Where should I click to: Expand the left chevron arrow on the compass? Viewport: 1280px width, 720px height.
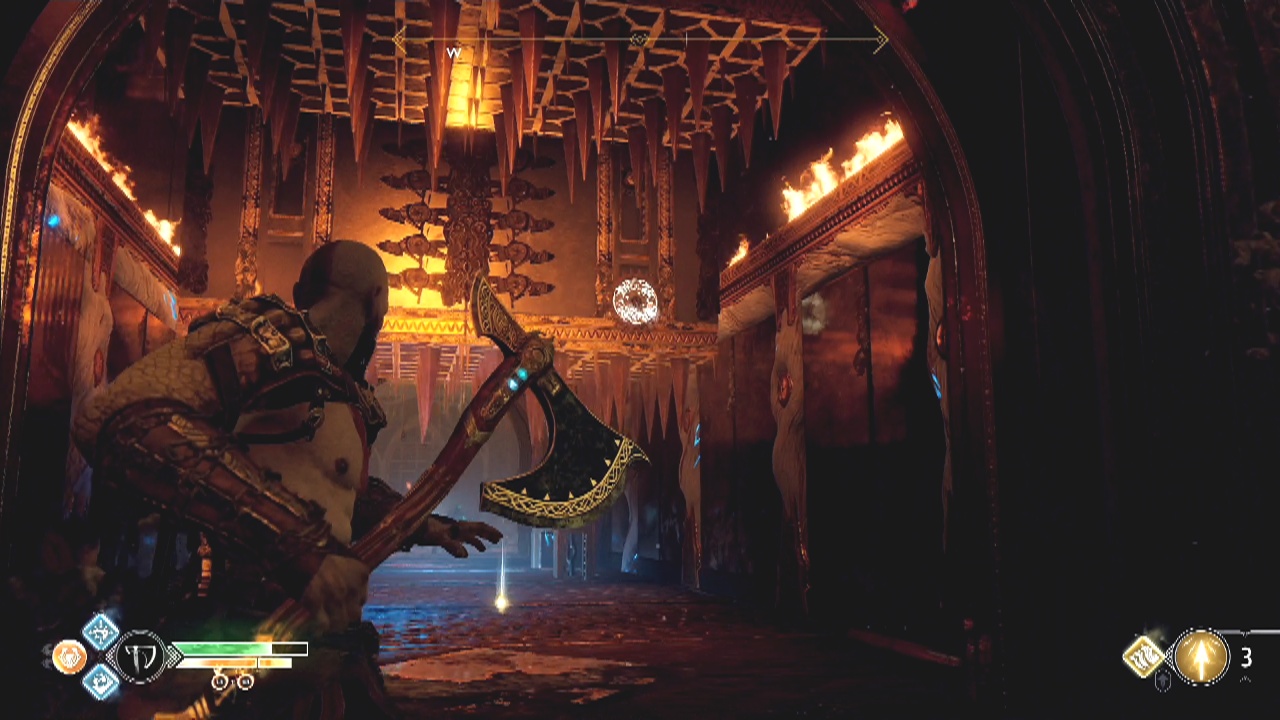pos(396,38)
